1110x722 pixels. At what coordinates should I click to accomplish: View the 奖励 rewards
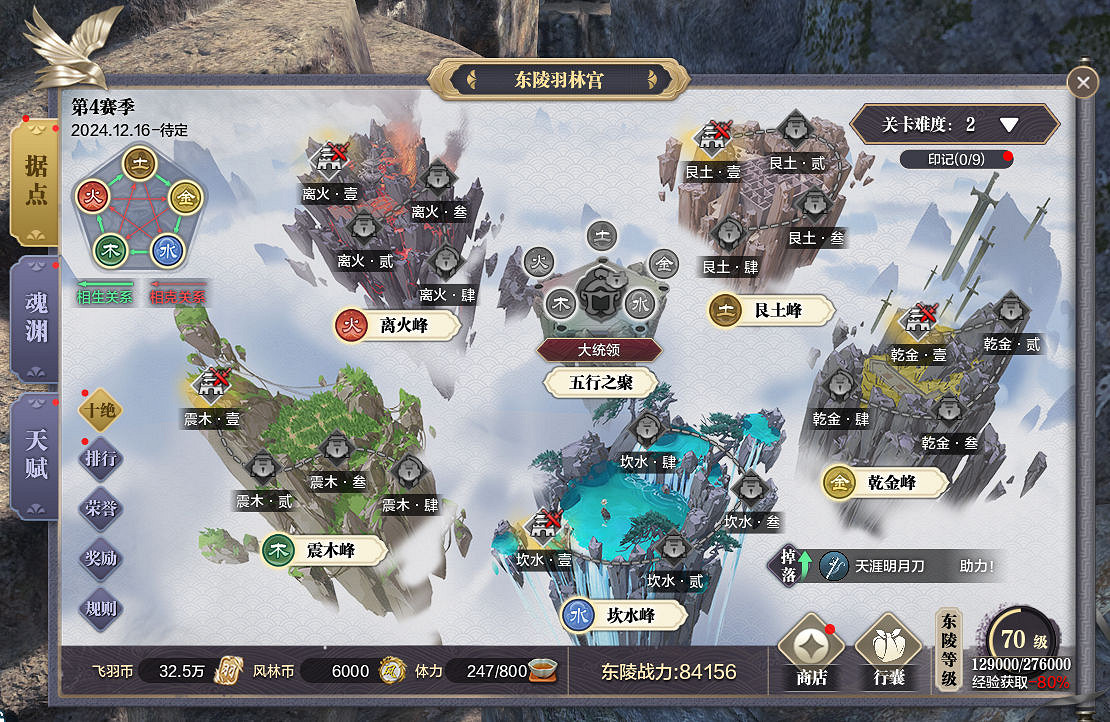[100, 558]
